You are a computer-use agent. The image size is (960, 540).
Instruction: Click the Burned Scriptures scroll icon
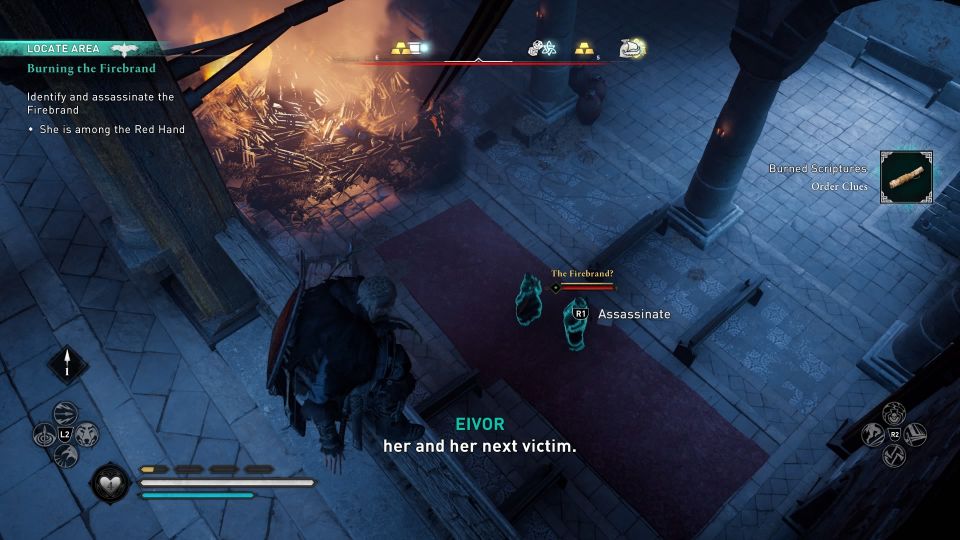[x=906, y=177]
